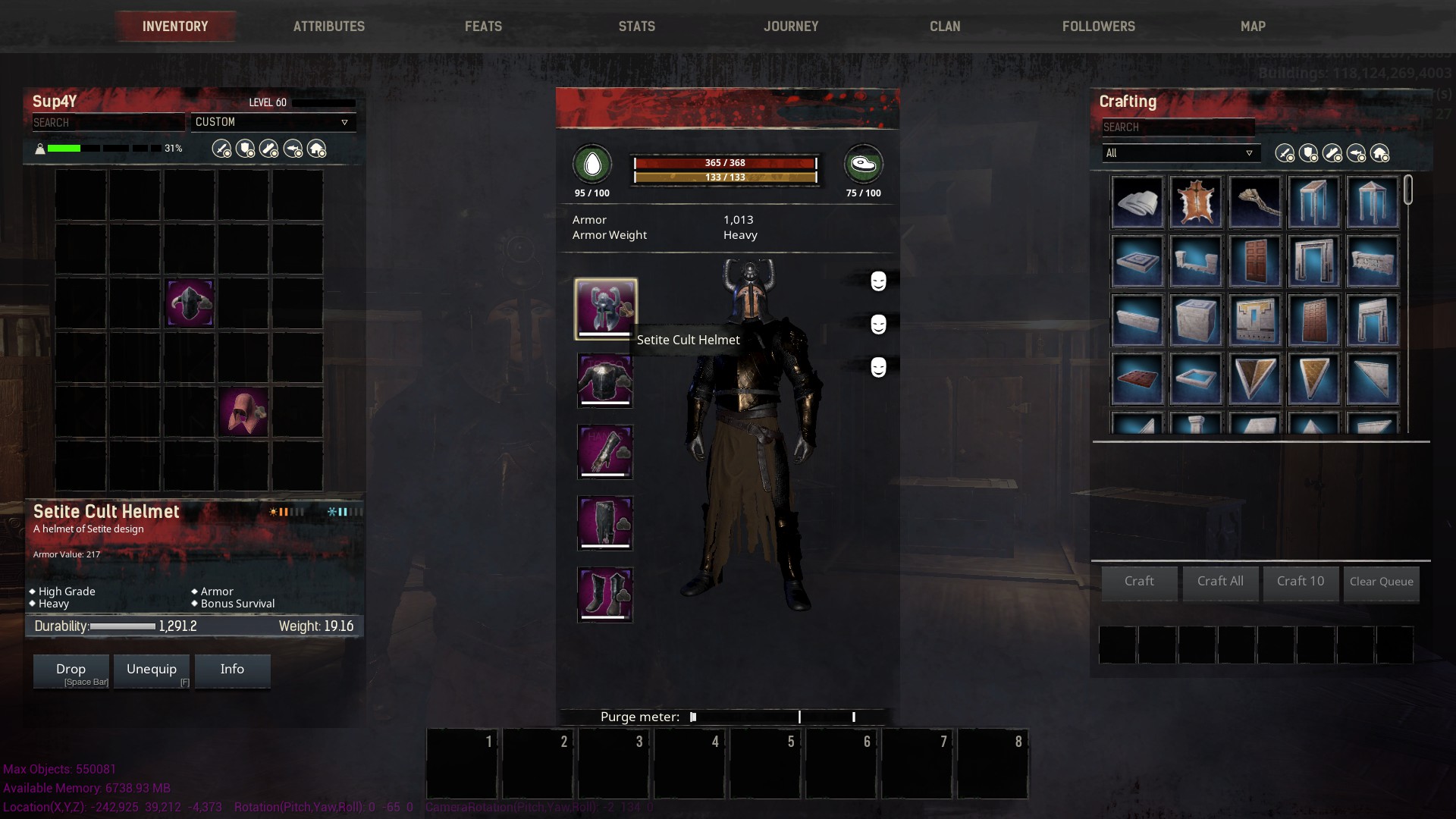Open the All category dropdown in Crafting
This screenshot has height=819, width=1456.
point(1181,153)
